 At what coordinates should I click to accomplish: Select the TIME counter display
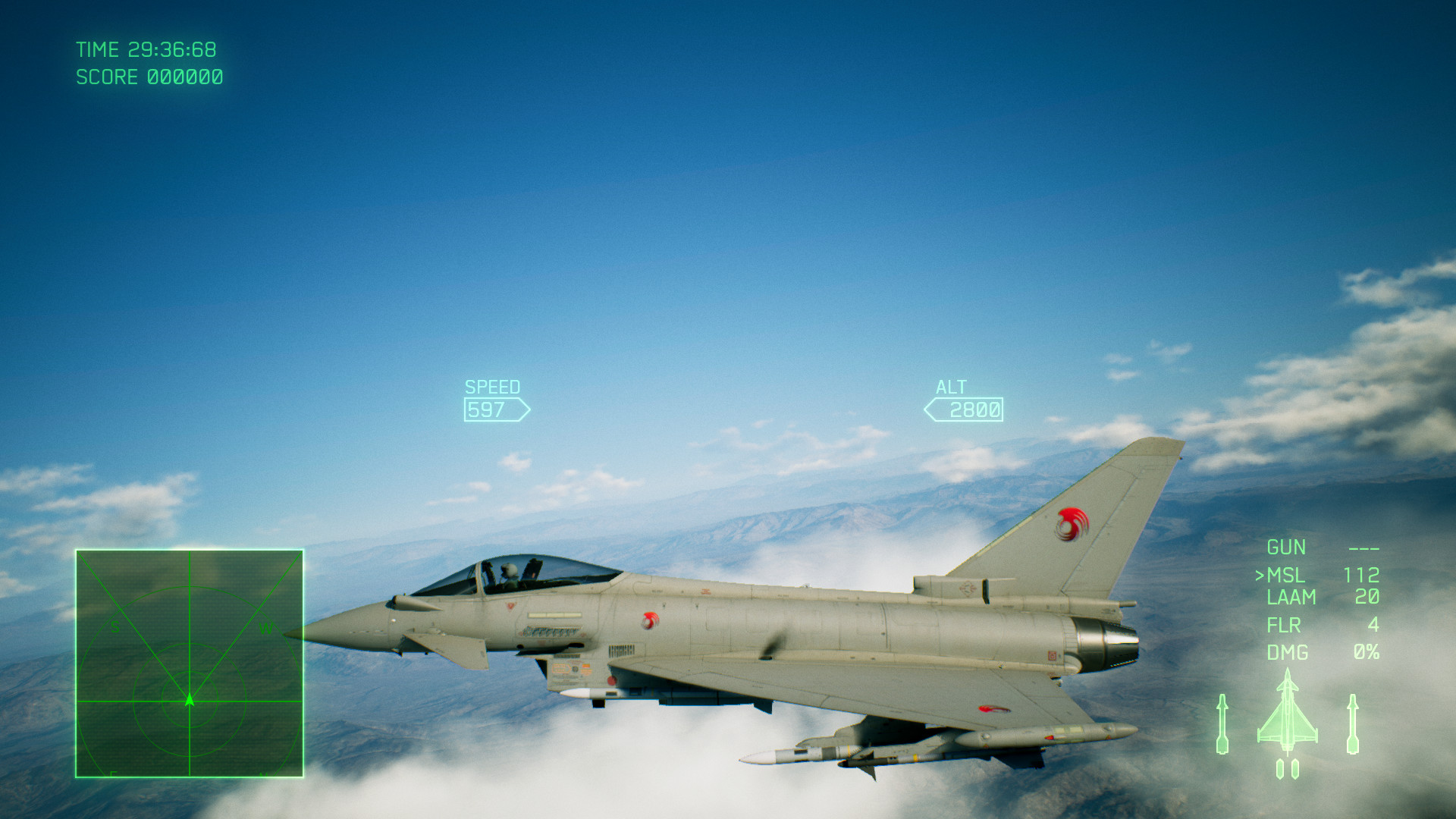pos(148,49)
